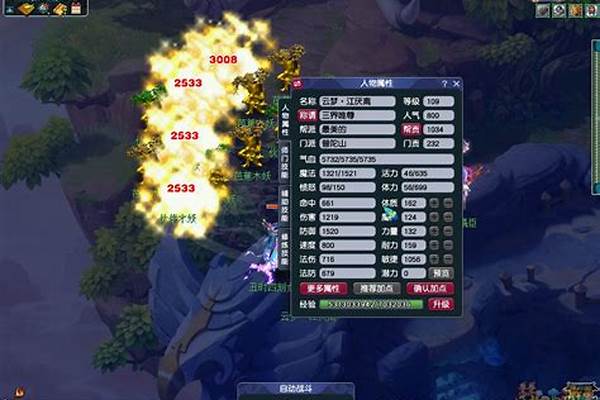Select the rightmost portrait icon at top-right

(x=588, y=10)
